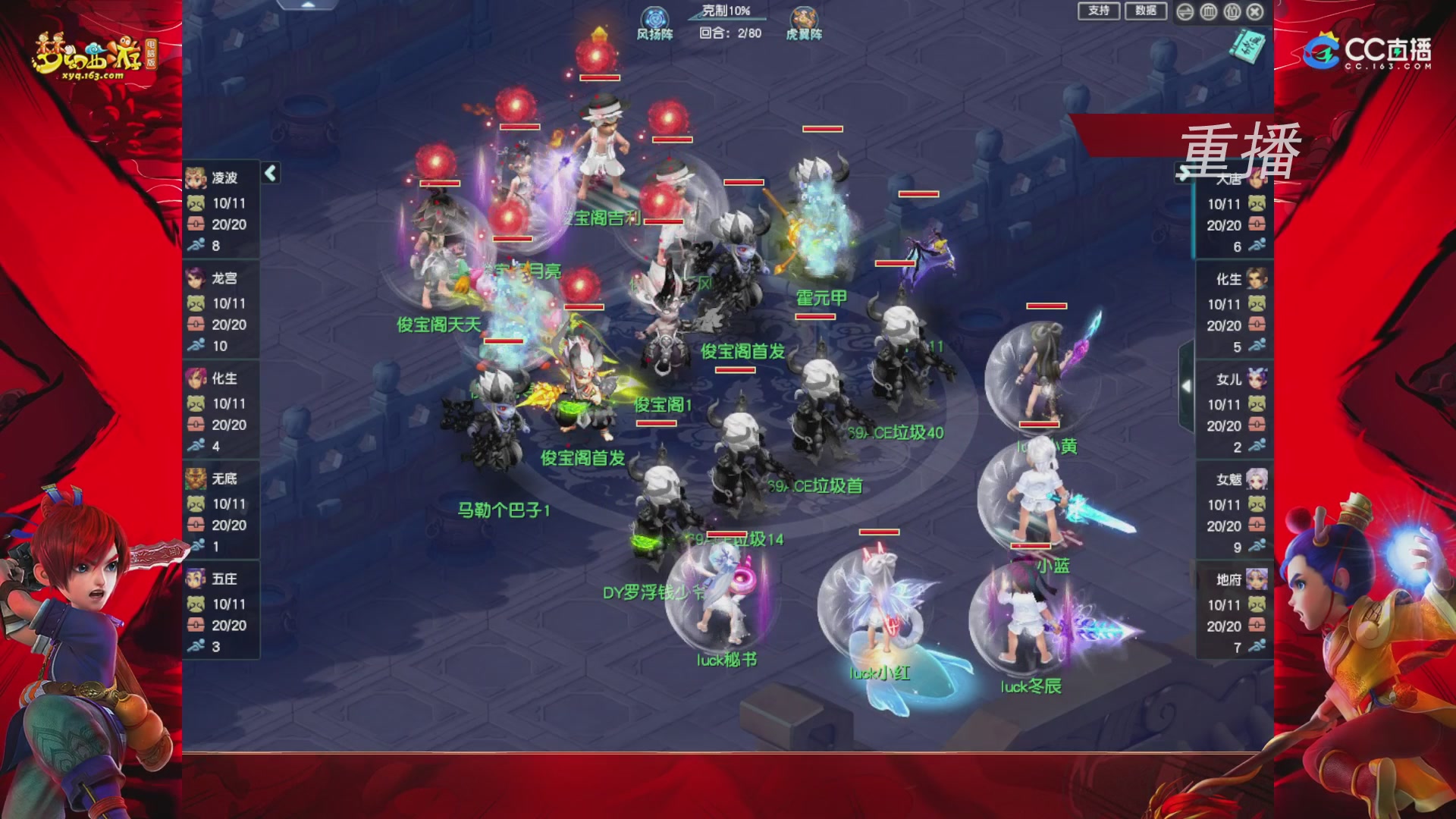Collapse the left team panel with its arrow

(x=269, y=173)
